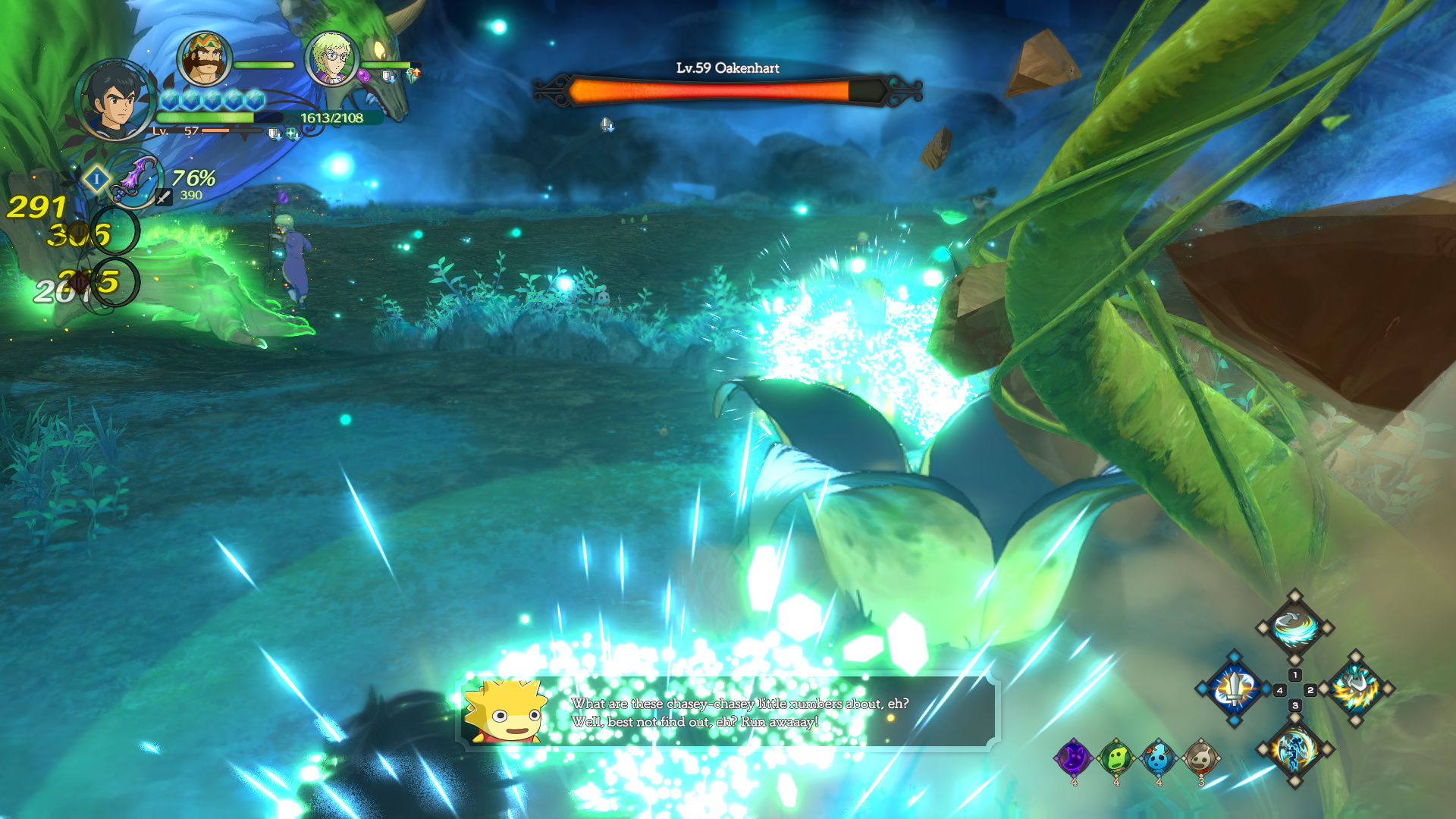Trigger skill 3 spinning blue warrior icon

pos(1294,749)
